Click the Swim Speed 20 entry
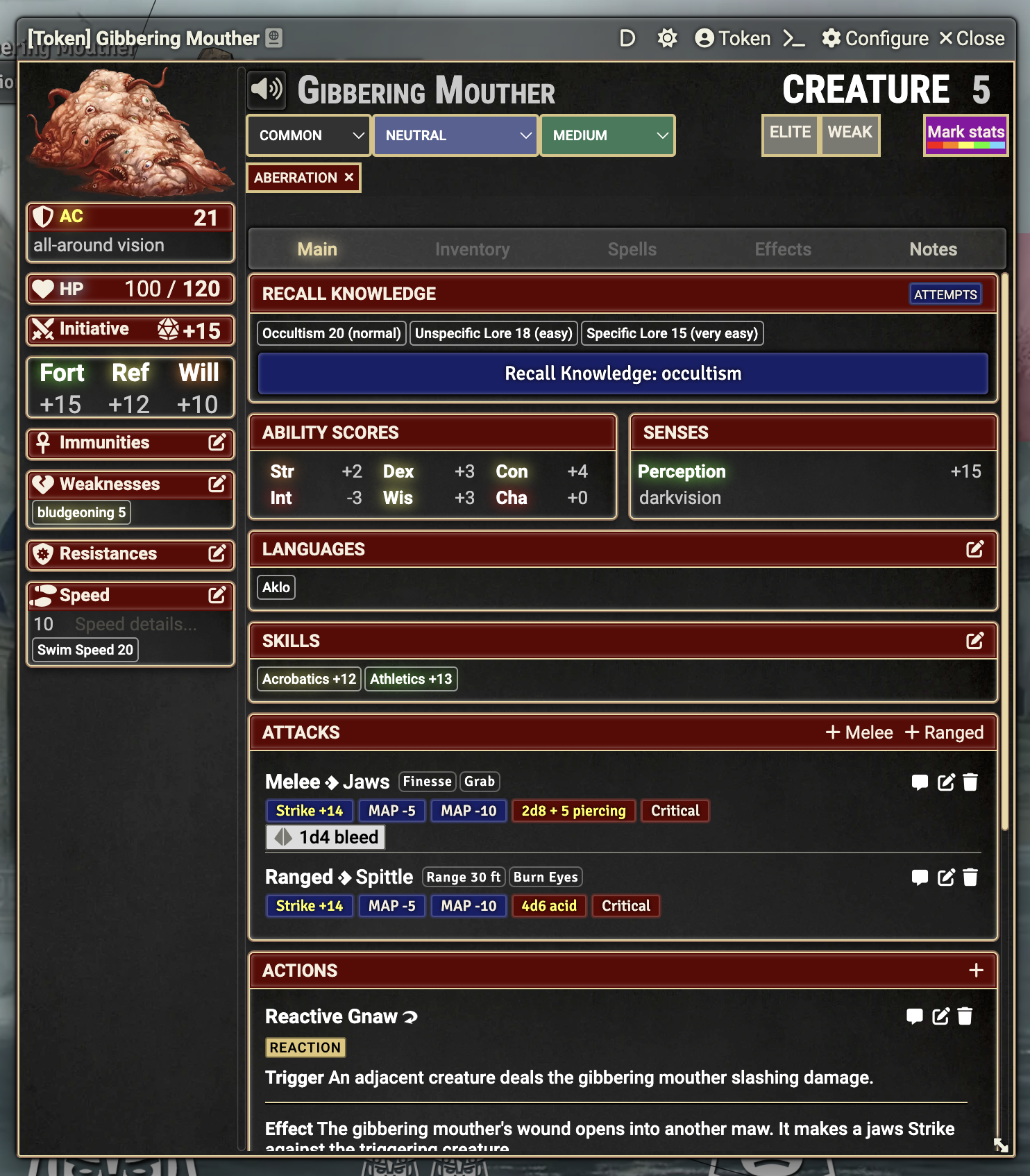Viewport: 1030px width, 1176px height. click(85, 649)
